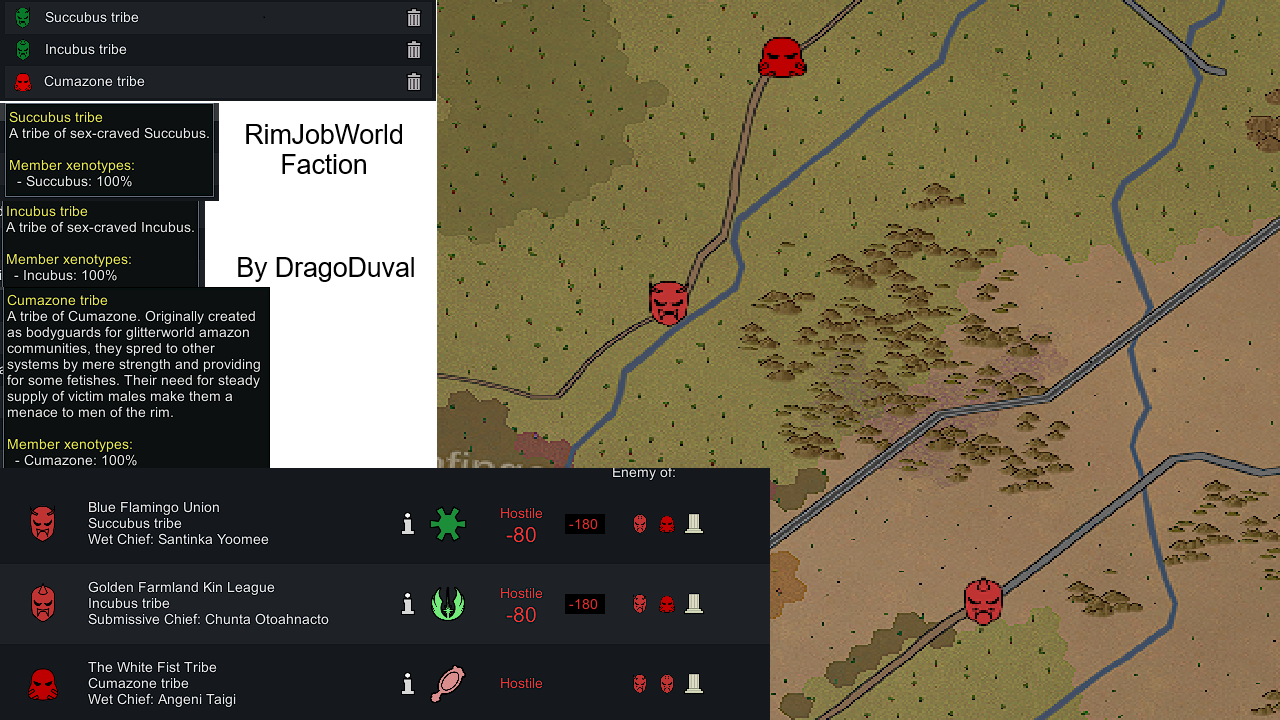Delete the Cumazone tribe via trash icon
The height and width of the screenshot is (720, 1280).
click(x=413, y=82)
